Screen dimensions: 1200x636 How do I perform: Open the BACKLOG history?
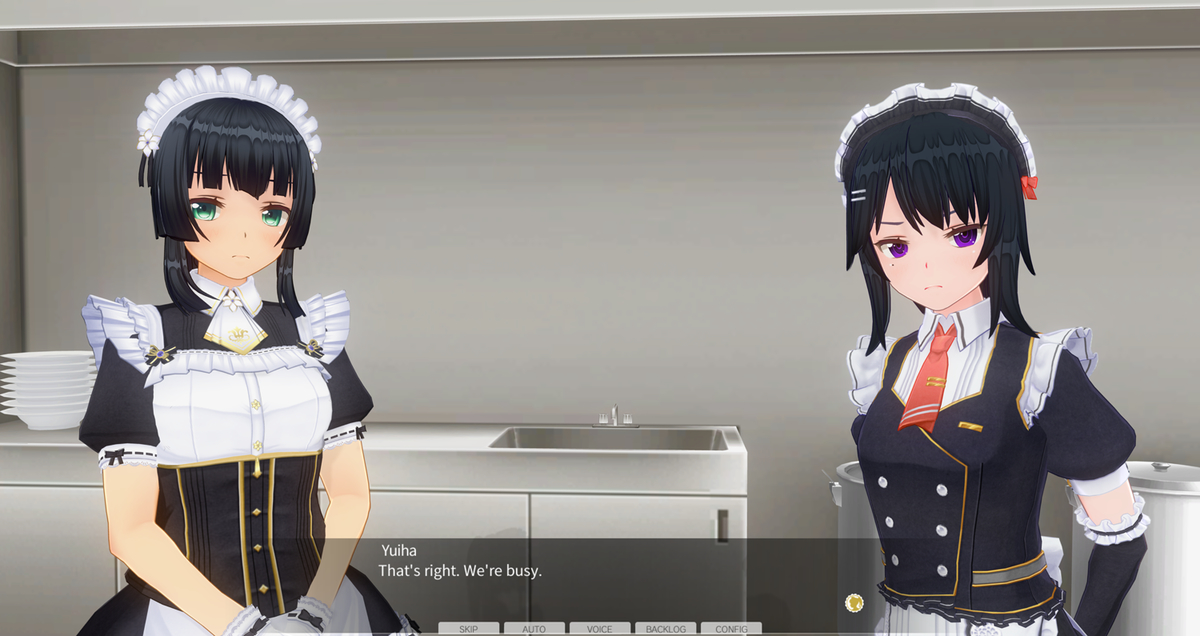[x=665, y=629]
